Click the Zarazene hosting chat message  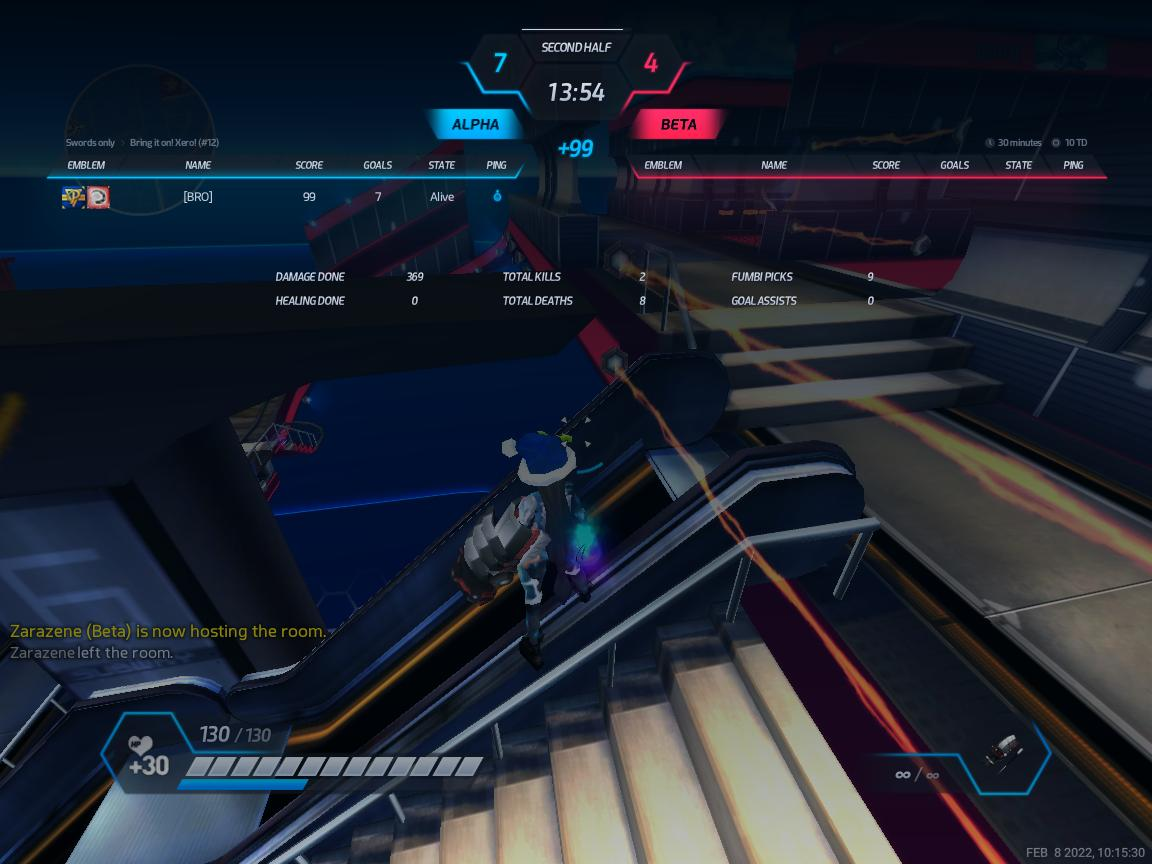click(x=168, y=631)
